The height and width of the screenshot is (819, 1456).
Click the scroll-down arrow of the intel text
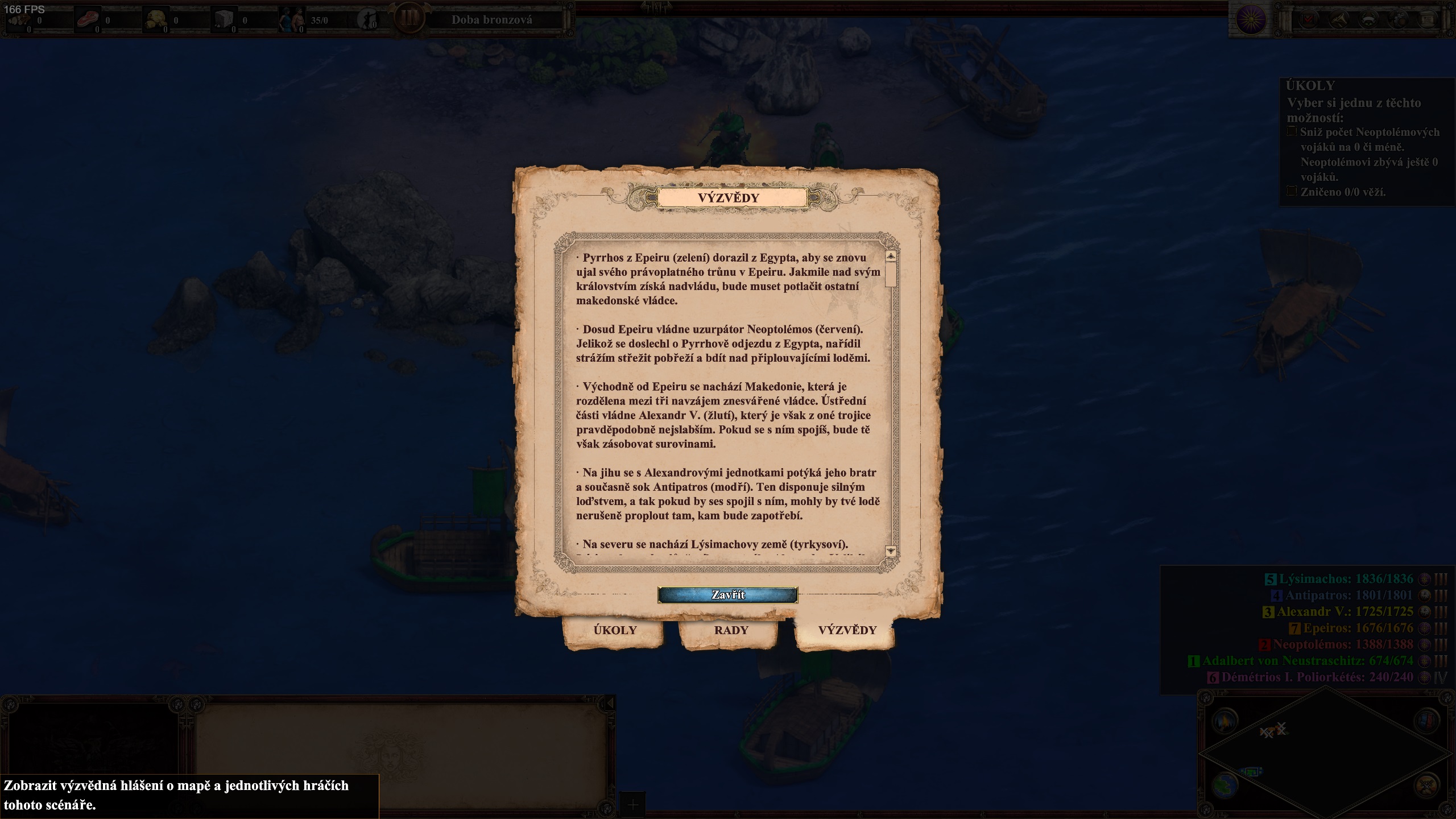891,551
